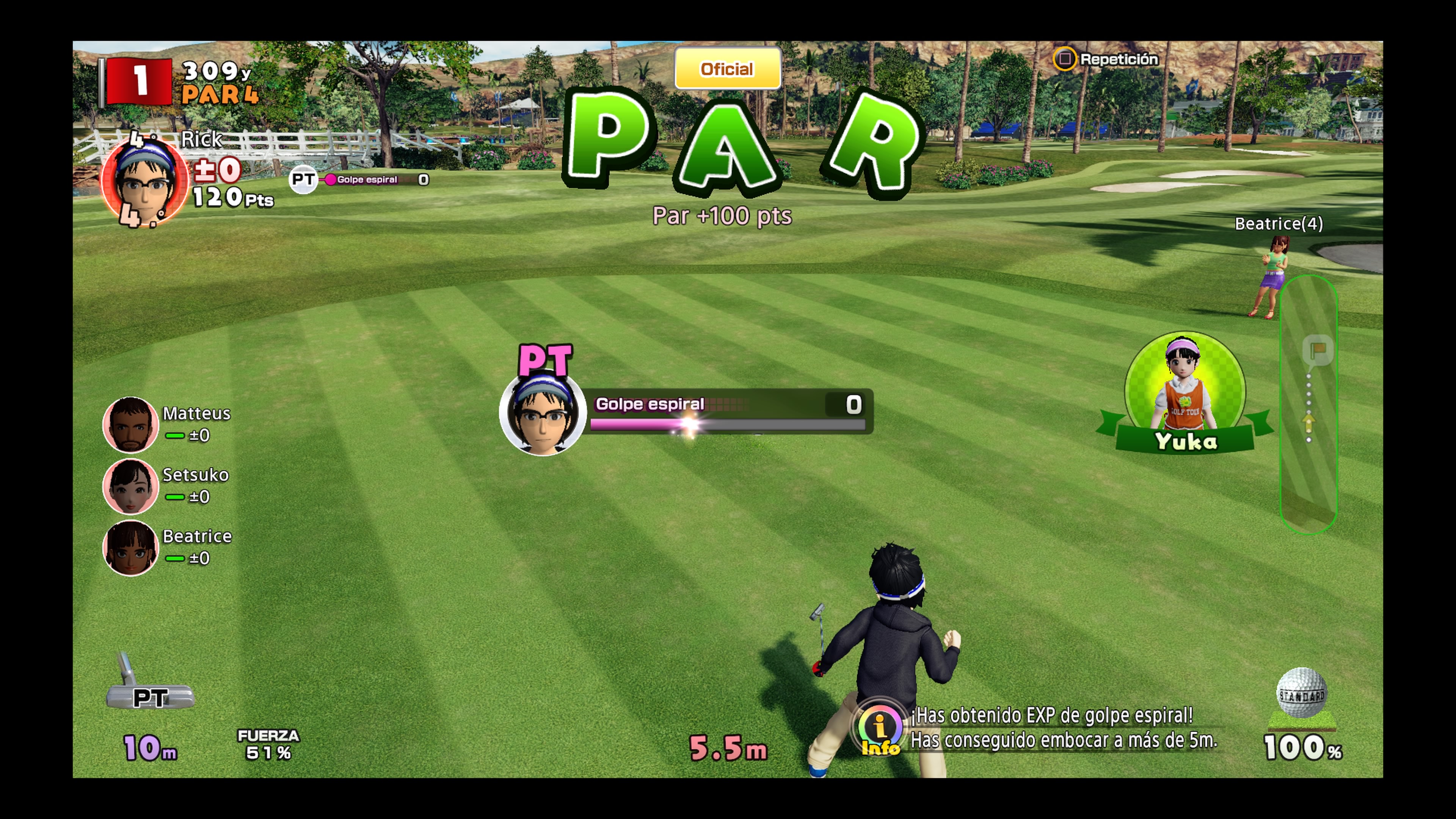The height and width of the screenshot is (819, 1456).
Task: Click the yellow Oficial badge
Action: click(x=728, y=69)
